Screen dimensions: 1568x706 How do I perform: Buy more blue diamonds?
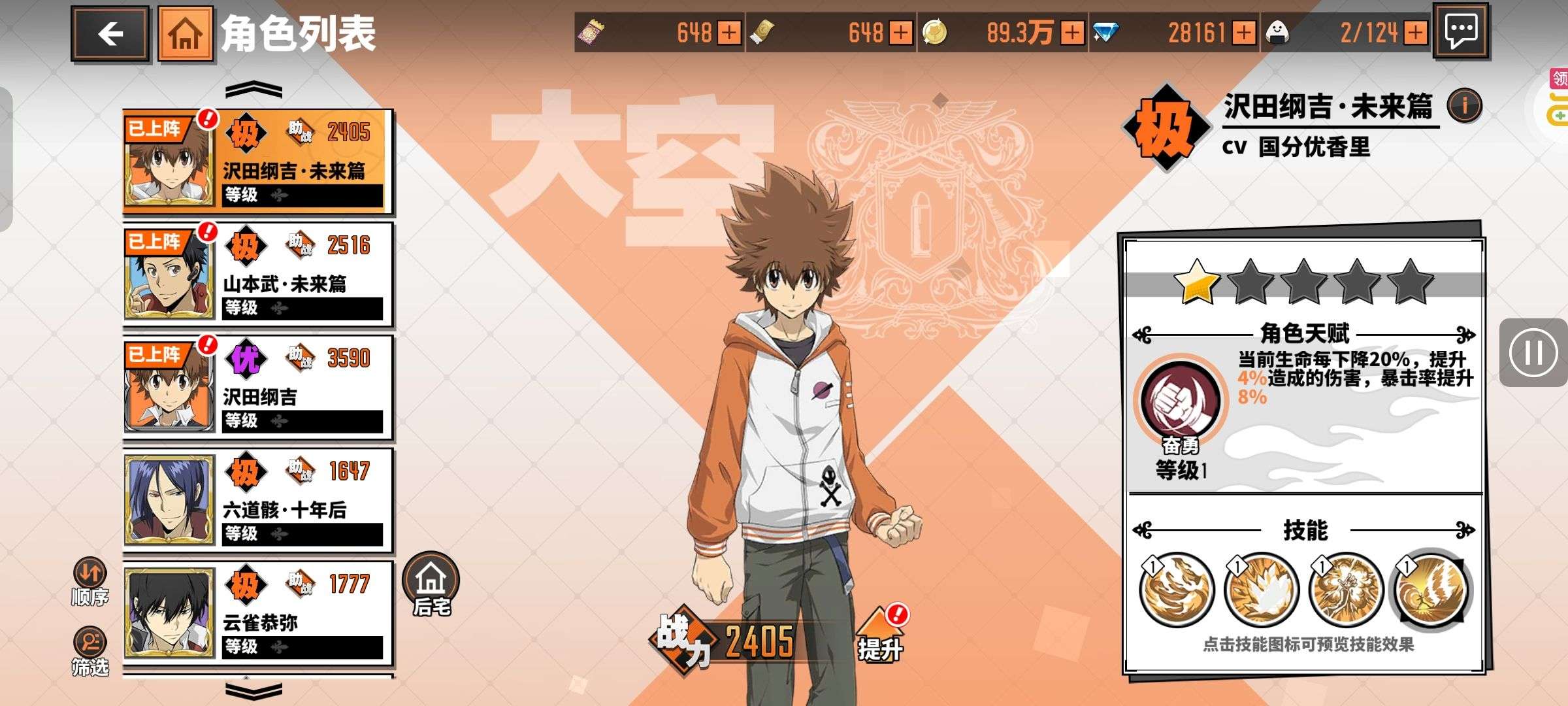click(x=1245, y=33)
